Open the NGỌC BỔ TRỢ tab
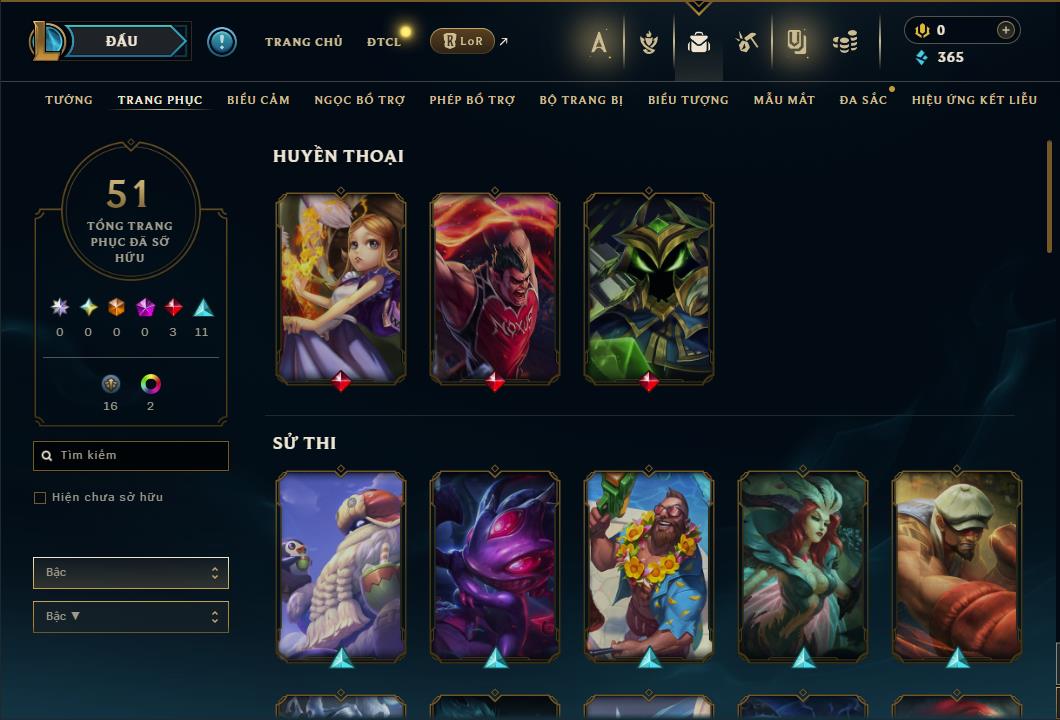The height and width of the screenshot is (720, 1060). [x=359, y=100]
